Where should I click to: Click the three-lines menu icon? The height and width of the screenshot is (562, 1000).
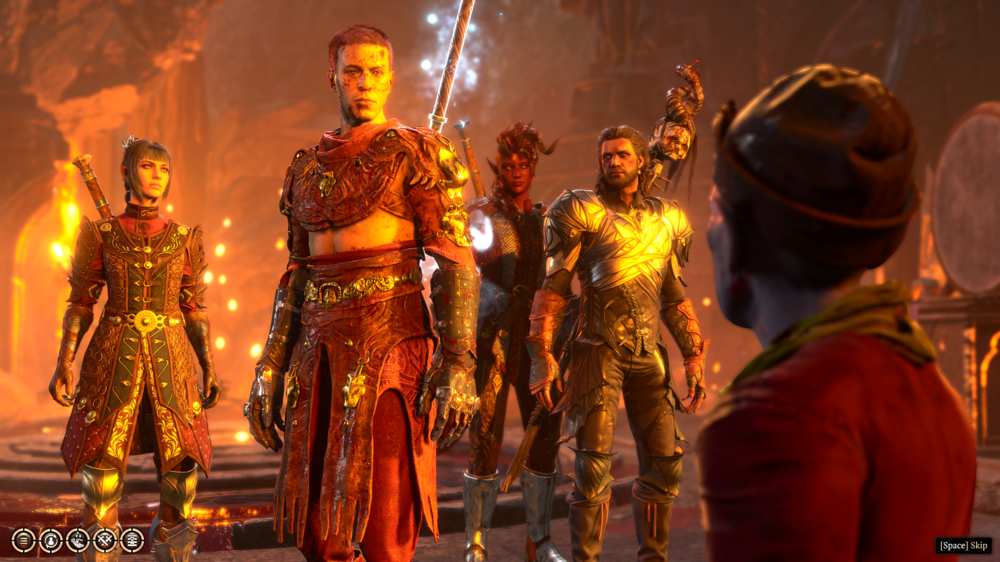click(24, 540)
